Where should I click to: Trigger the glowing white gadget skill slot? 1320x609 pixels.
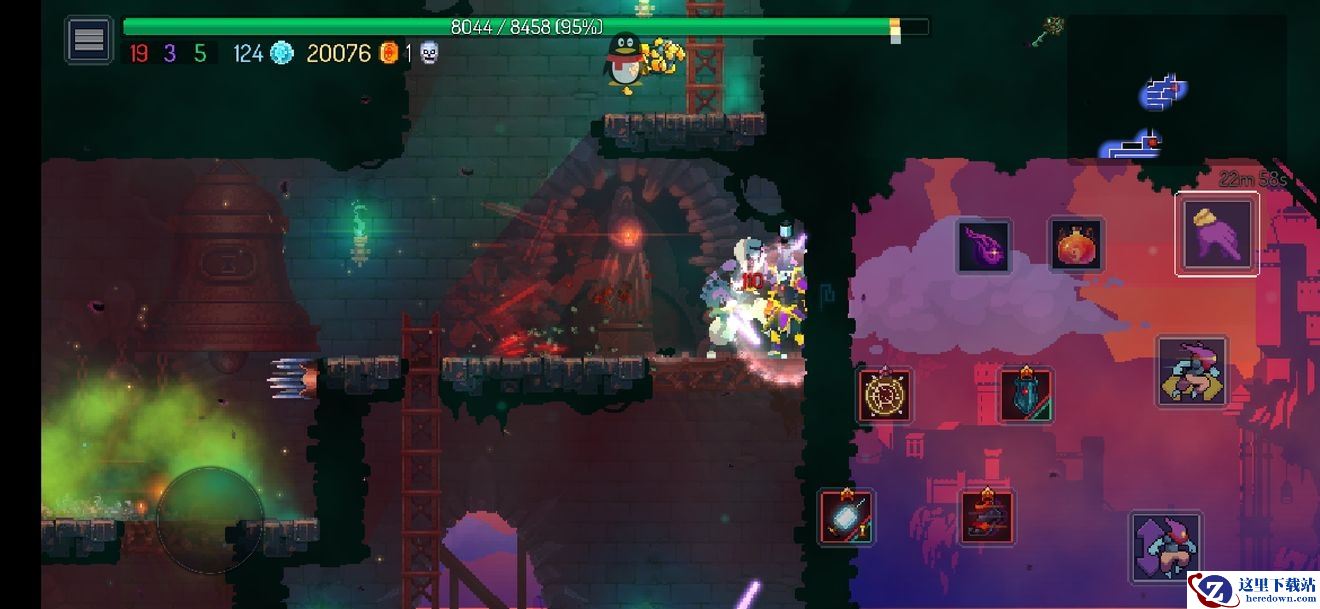(x=846, y=517)
